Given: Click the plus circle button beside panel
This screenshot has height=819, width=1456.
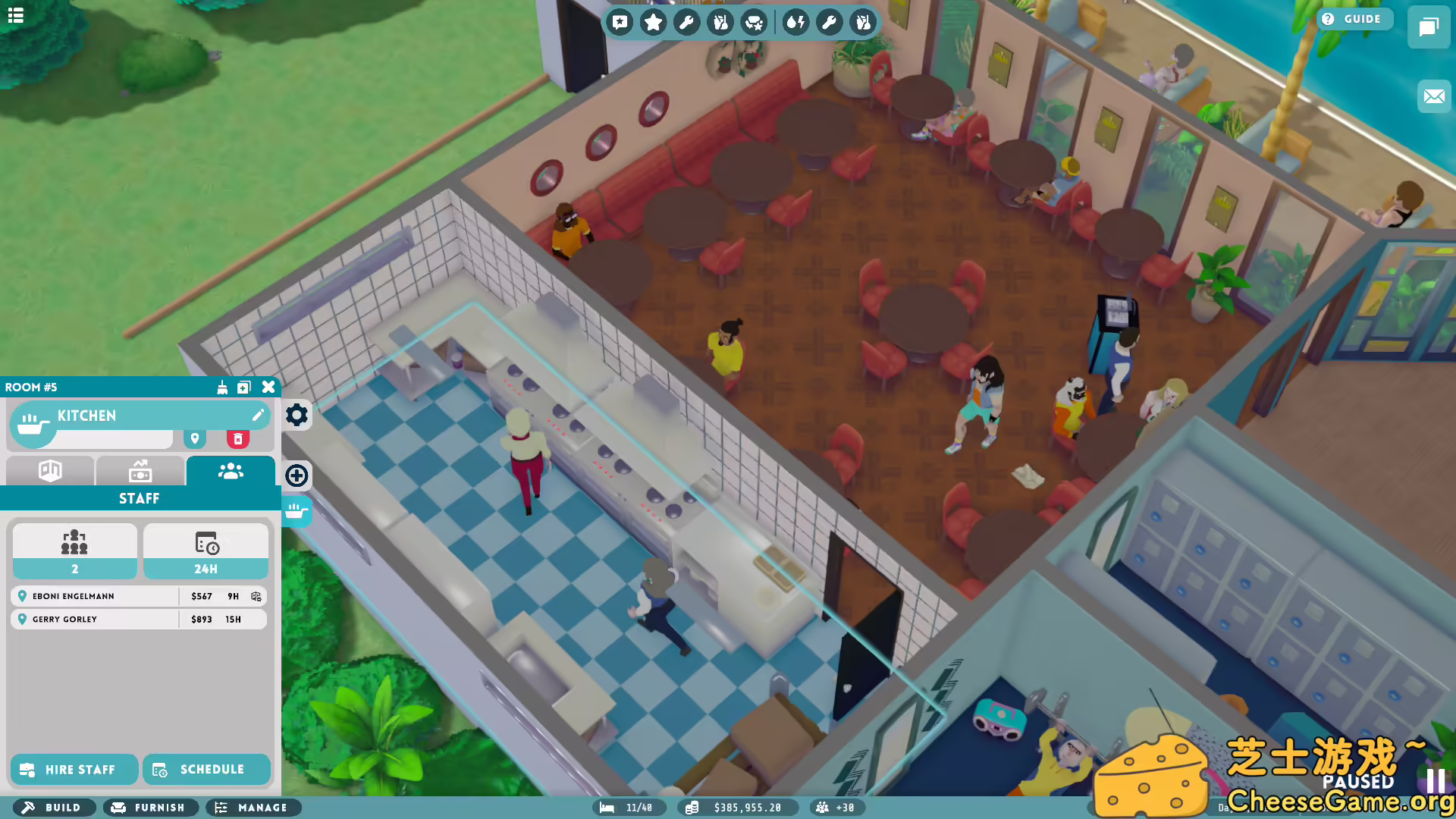Looking at the screenshot, I should coord(297,475).
